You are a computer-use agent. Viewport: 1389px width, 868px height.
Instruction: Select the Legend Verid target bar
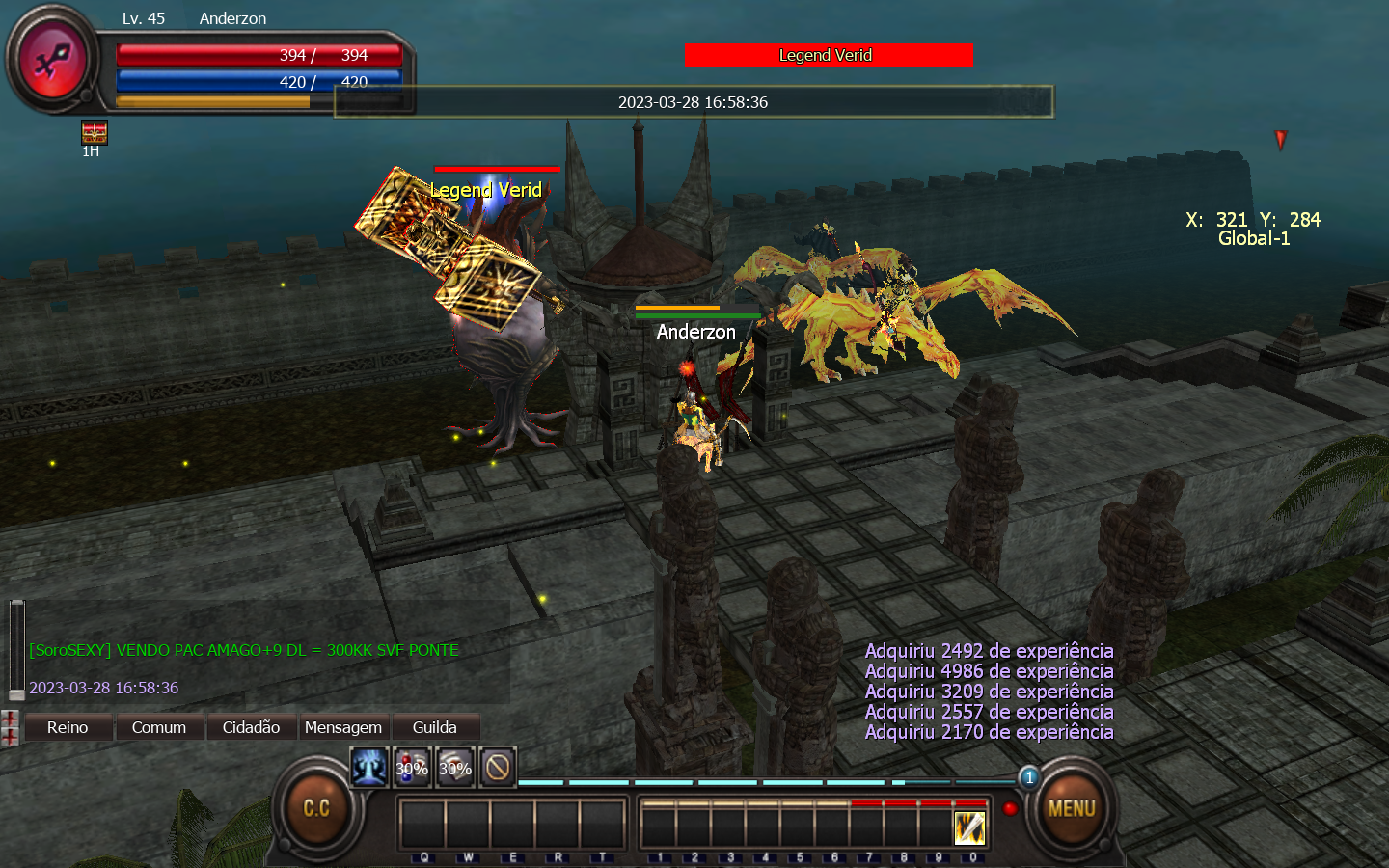click(828, 56)
